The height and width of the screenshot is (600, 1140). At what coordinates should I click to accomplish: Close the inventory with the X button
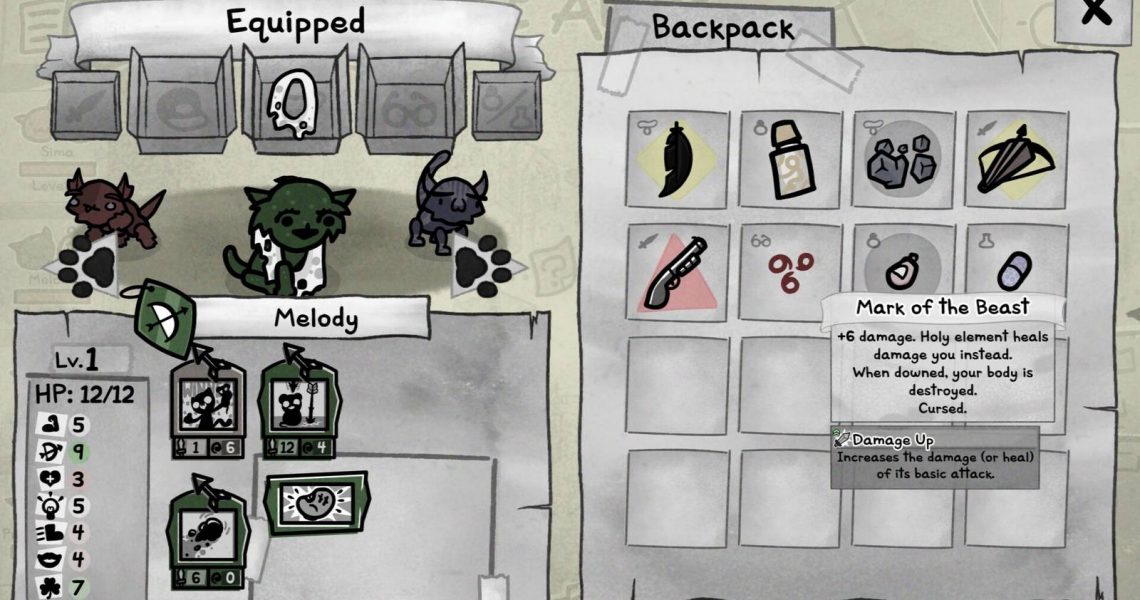(x=1097, y=14)
